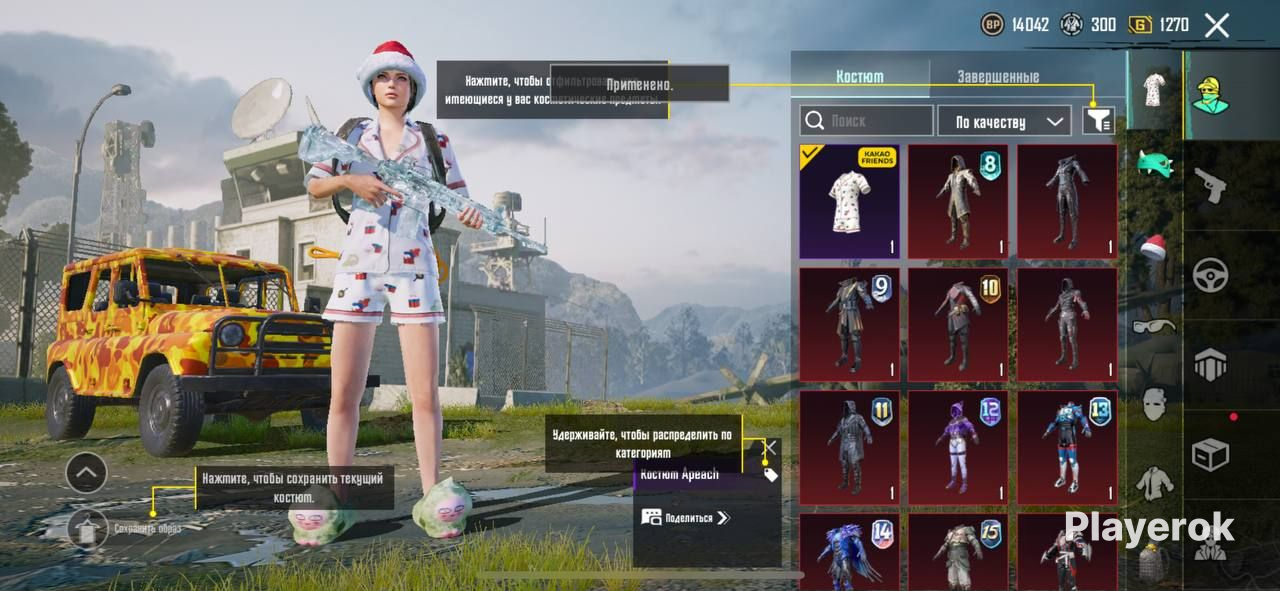
Task: Select the Santa hat headwear category
Action: [x=1155, y=247]
